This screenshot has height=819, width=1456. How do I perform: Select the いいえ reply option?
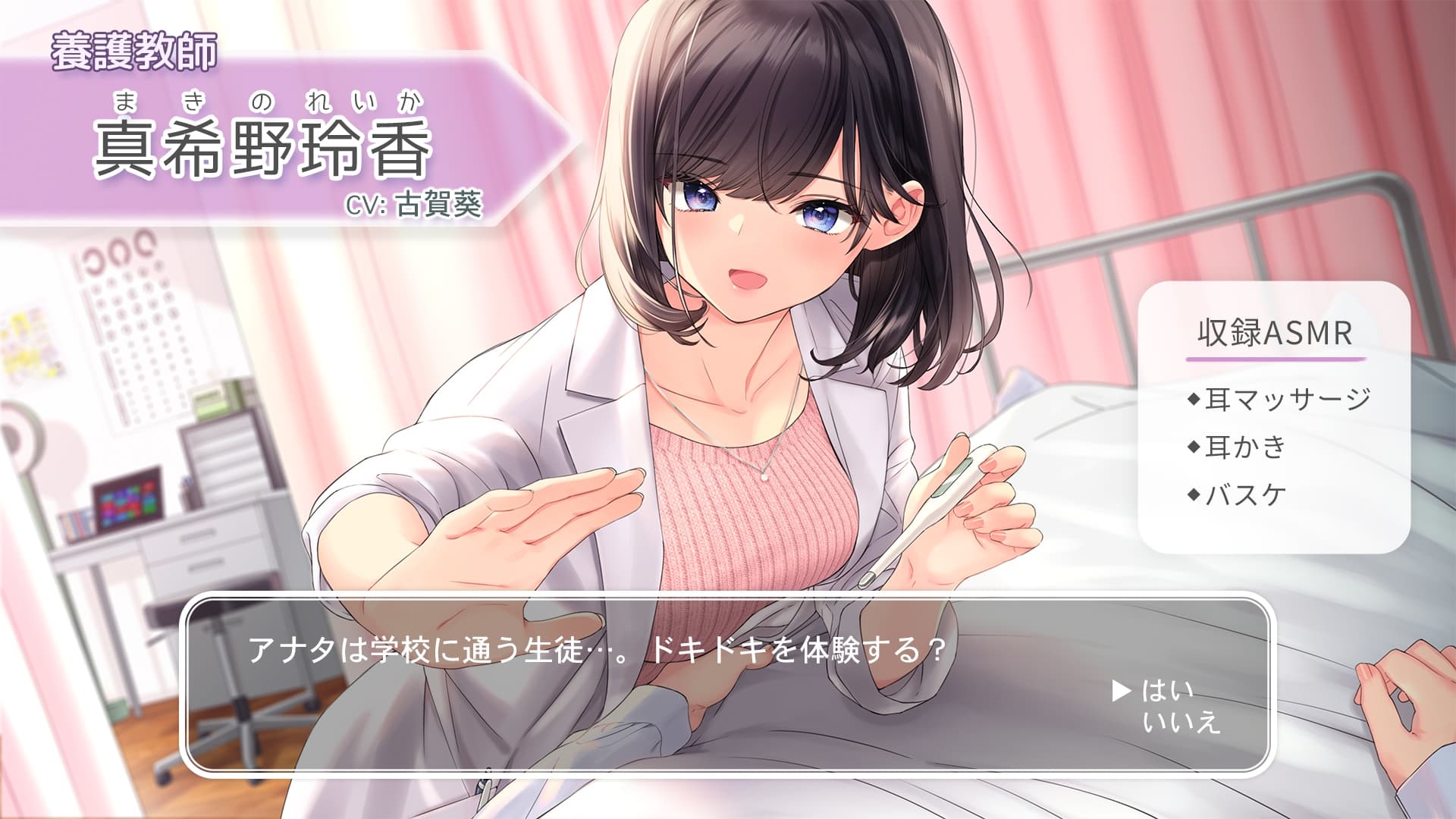pos(1181,723)
